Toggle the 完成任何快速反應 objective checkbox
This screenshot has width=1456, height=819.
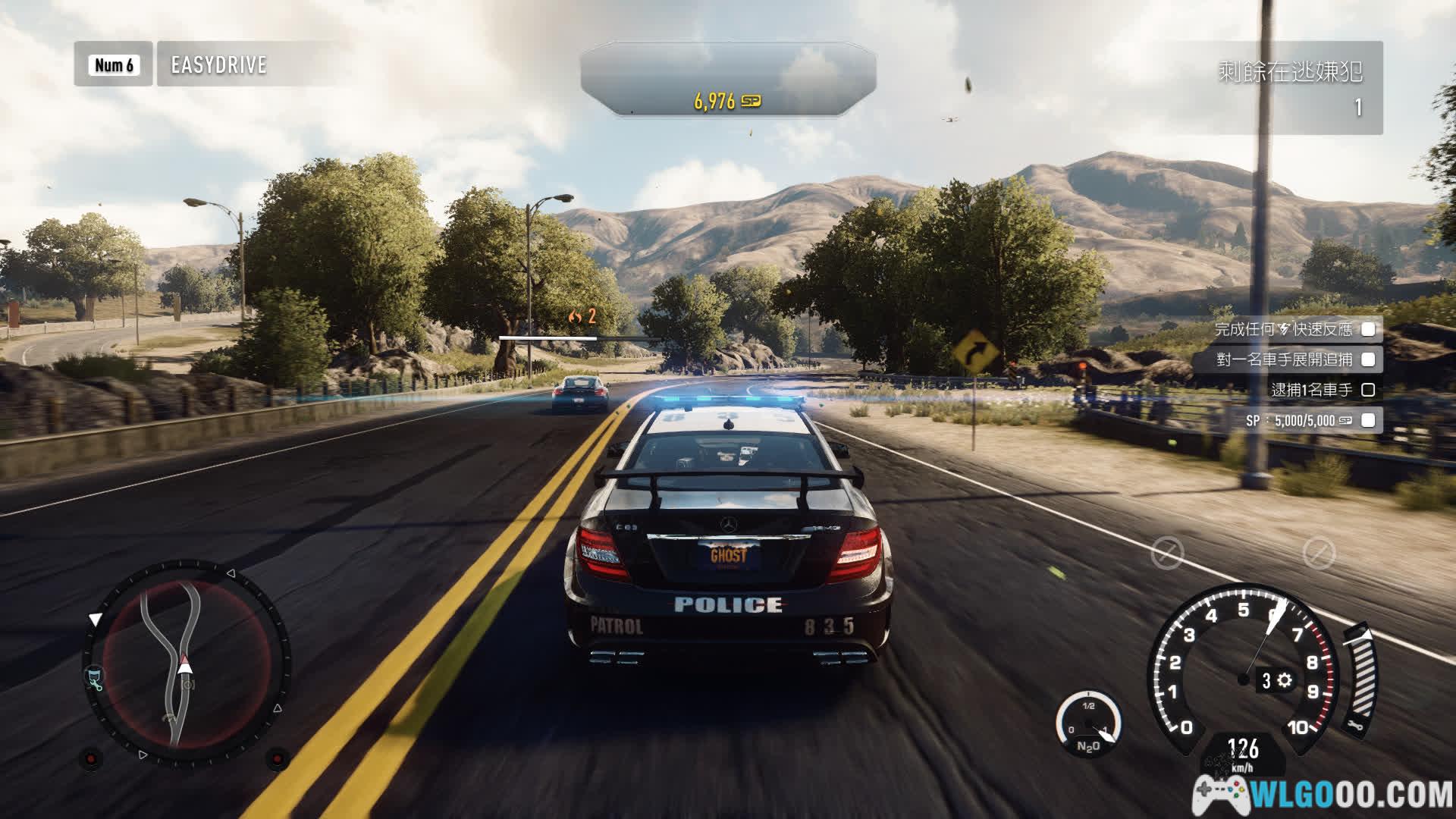point(1368,329)
